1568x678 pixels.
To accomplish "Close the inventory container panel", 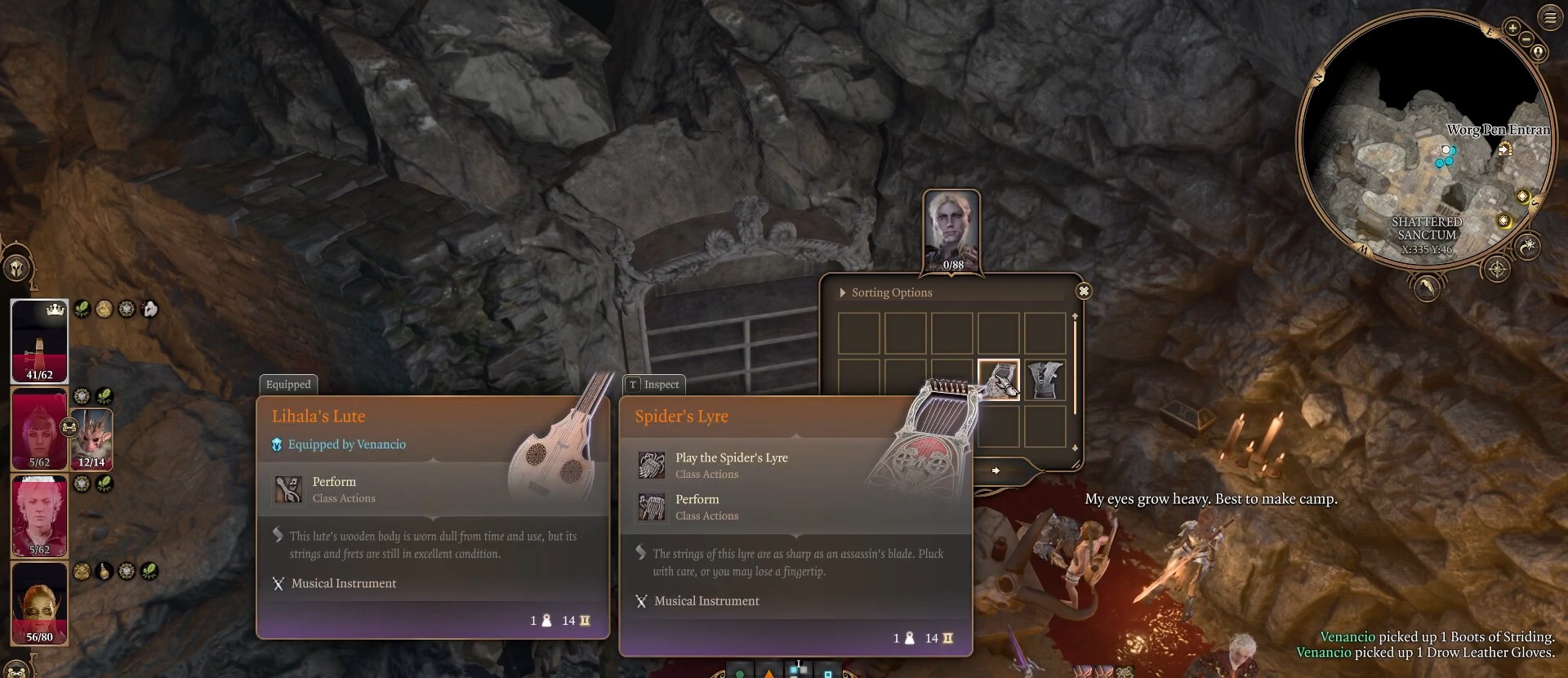I will [x=1083, y=291].
